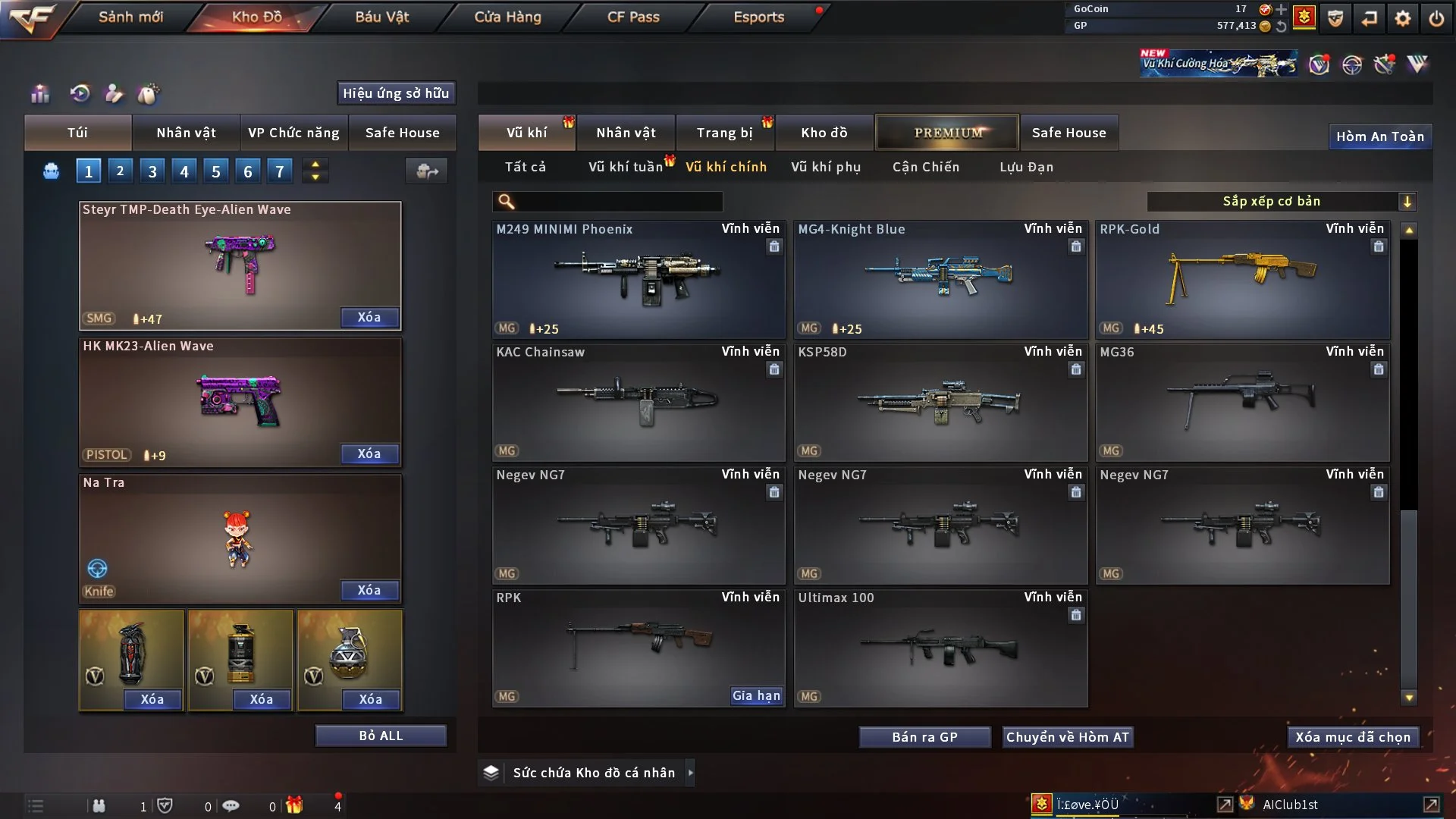Open the Cửa Hàng shop menu
The width and height of the screenshot is (1456, 819).
click(x=507, y=17)
